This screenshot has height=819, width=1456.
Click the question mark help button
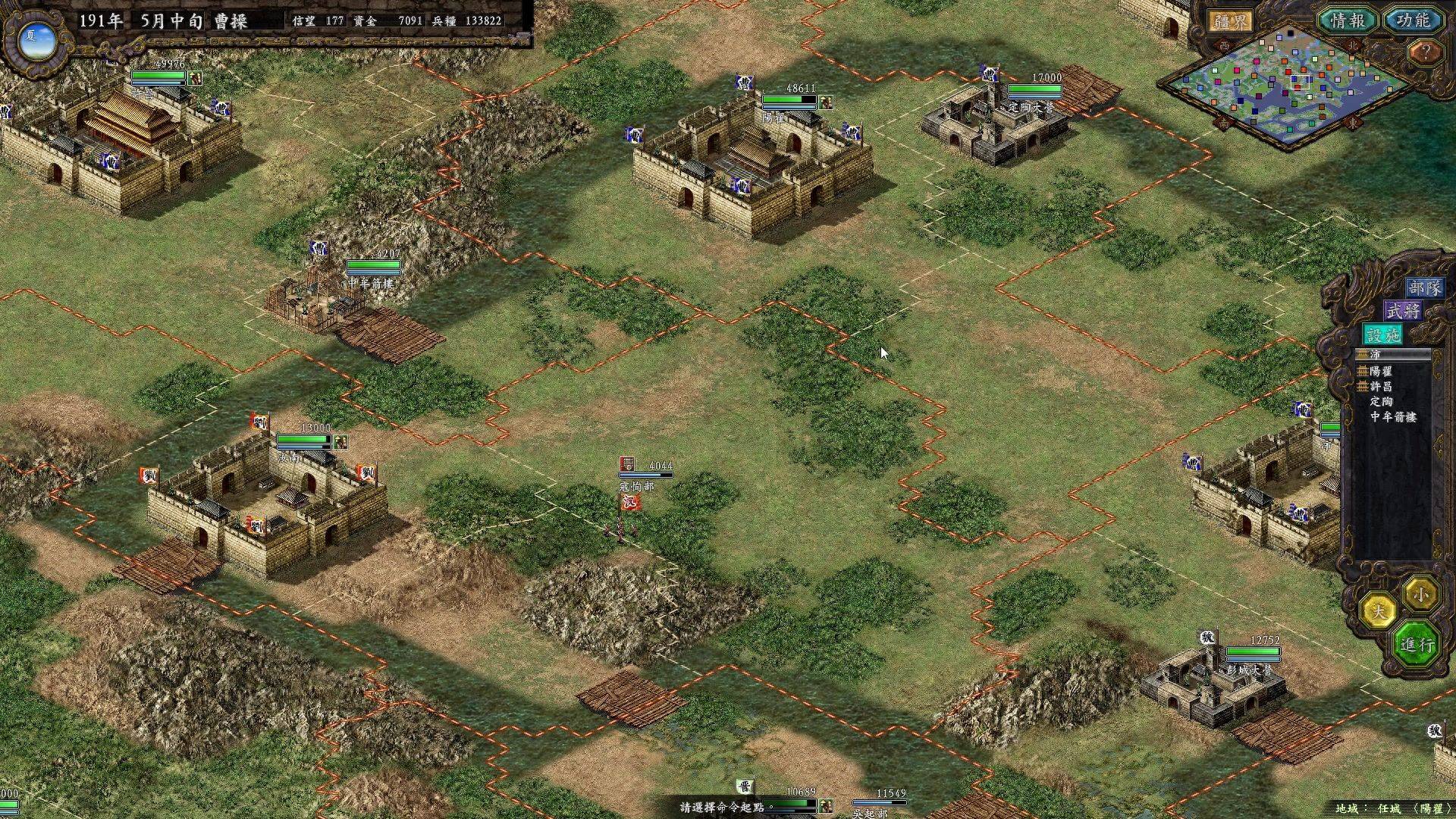(1426, 53)
